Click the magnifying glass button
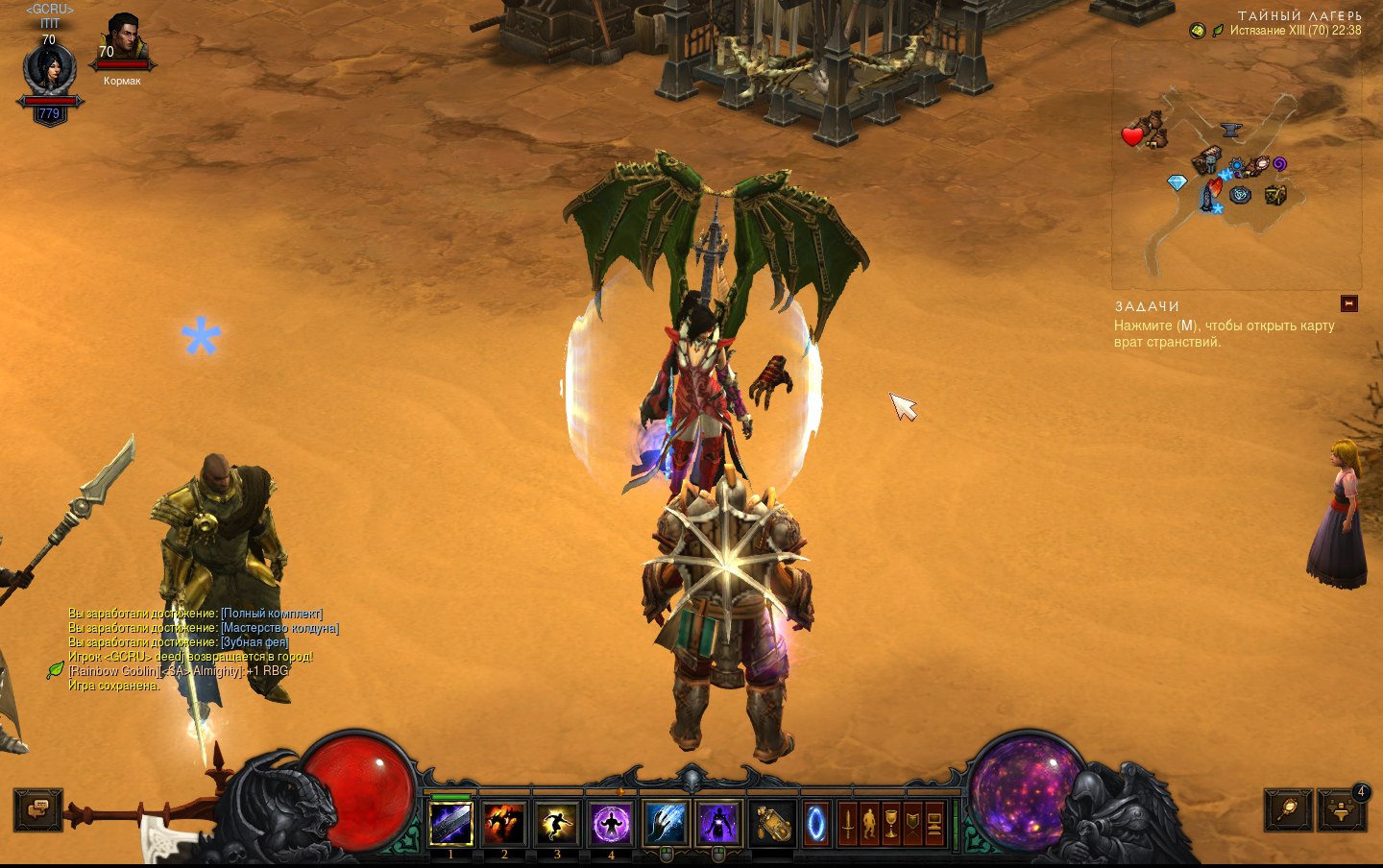The height and width of the screenshot is (868, 1383). [x=1287, y=809]
